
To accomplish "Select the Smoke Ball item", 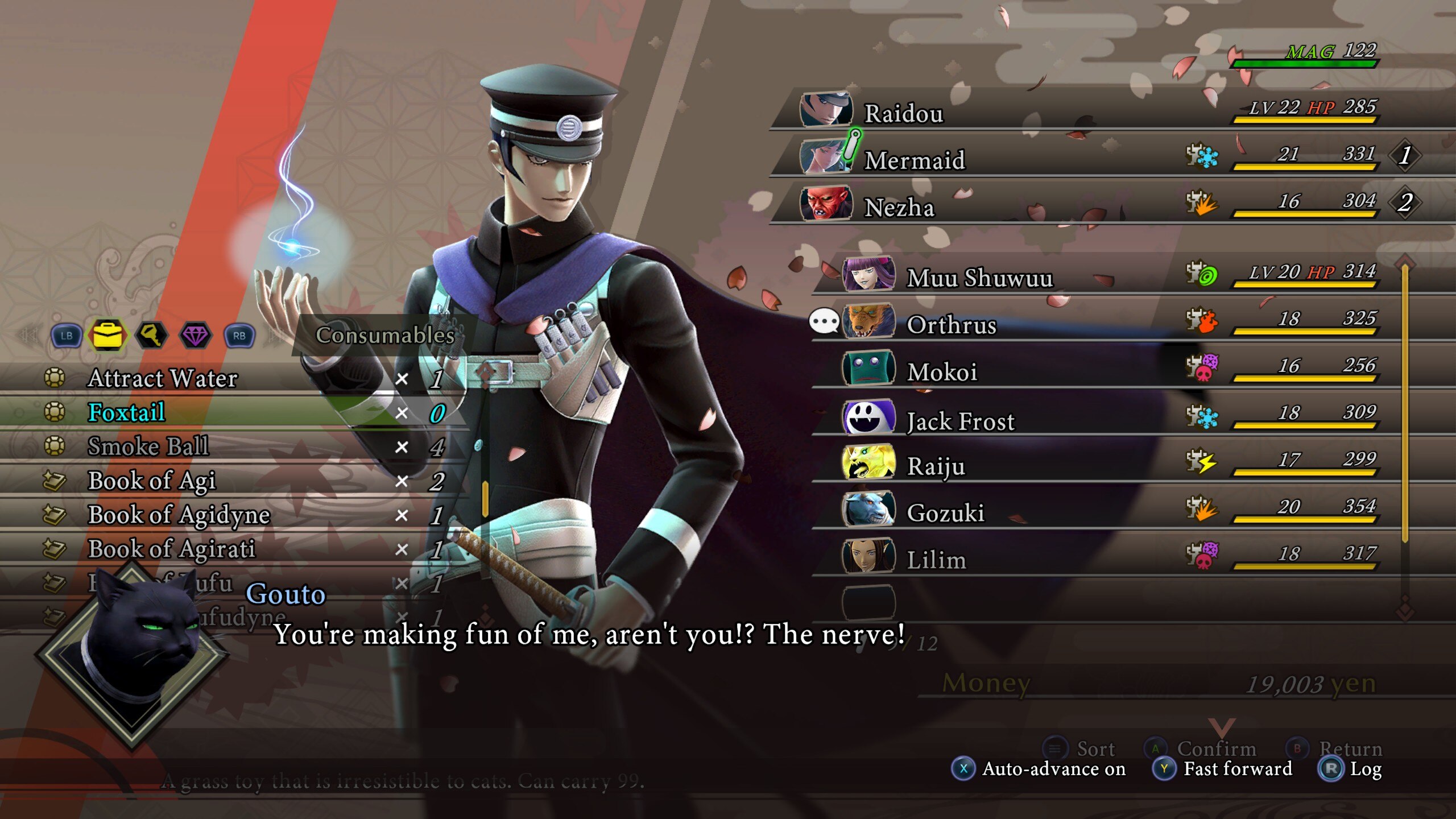I will [x=148, y=447].
